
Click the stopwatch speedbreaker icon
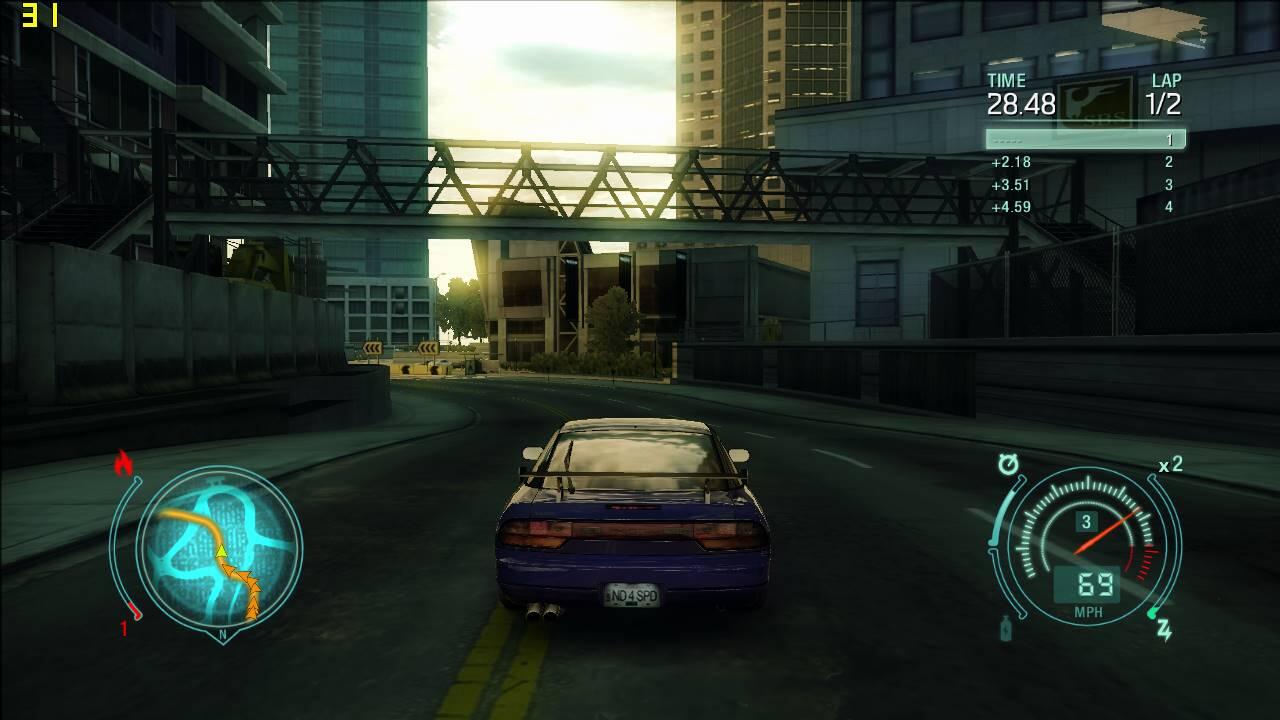pyautogui.click(x=1008, y=464)
